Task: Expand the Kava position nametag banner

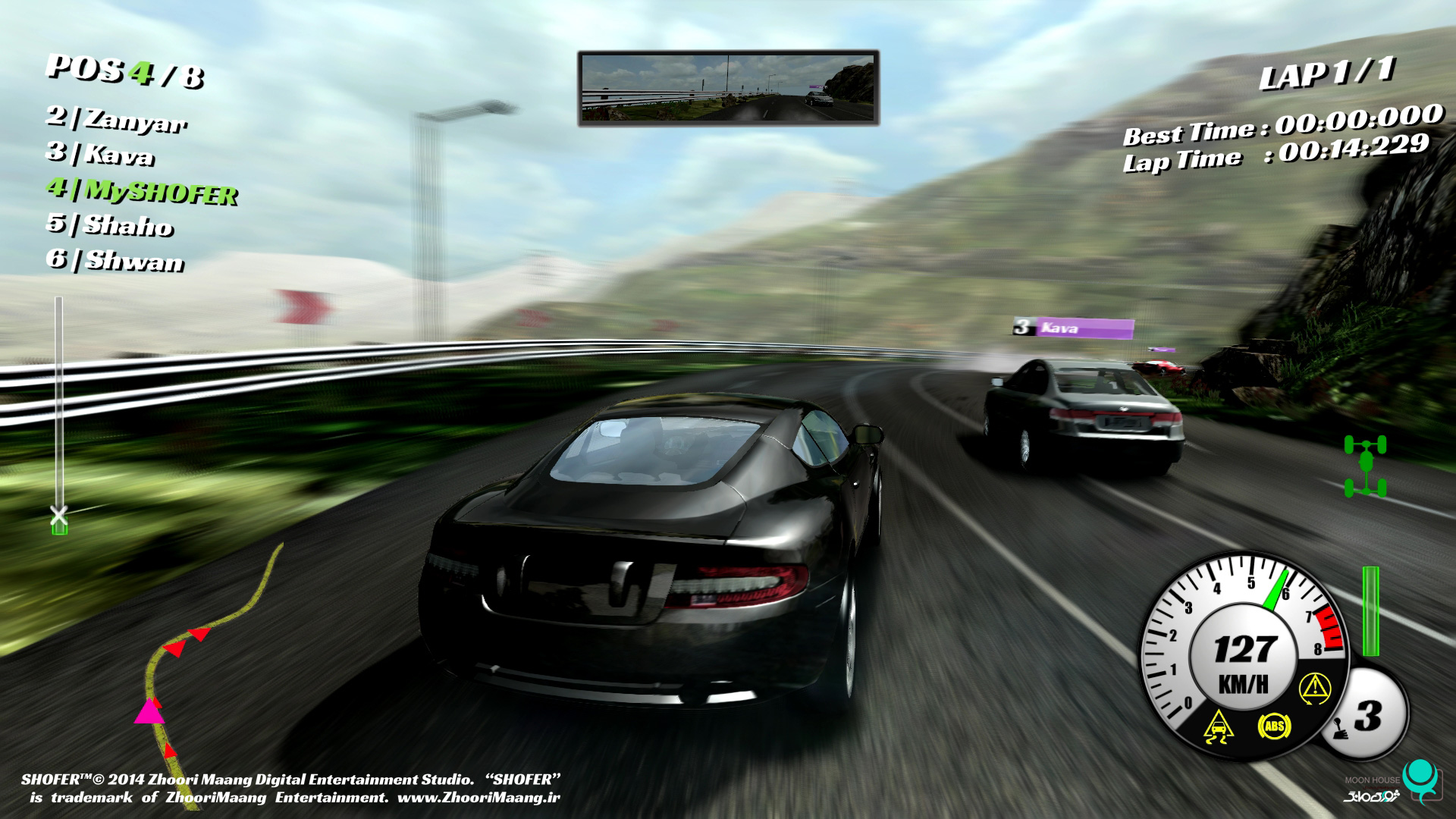Action: point(1073,328)
